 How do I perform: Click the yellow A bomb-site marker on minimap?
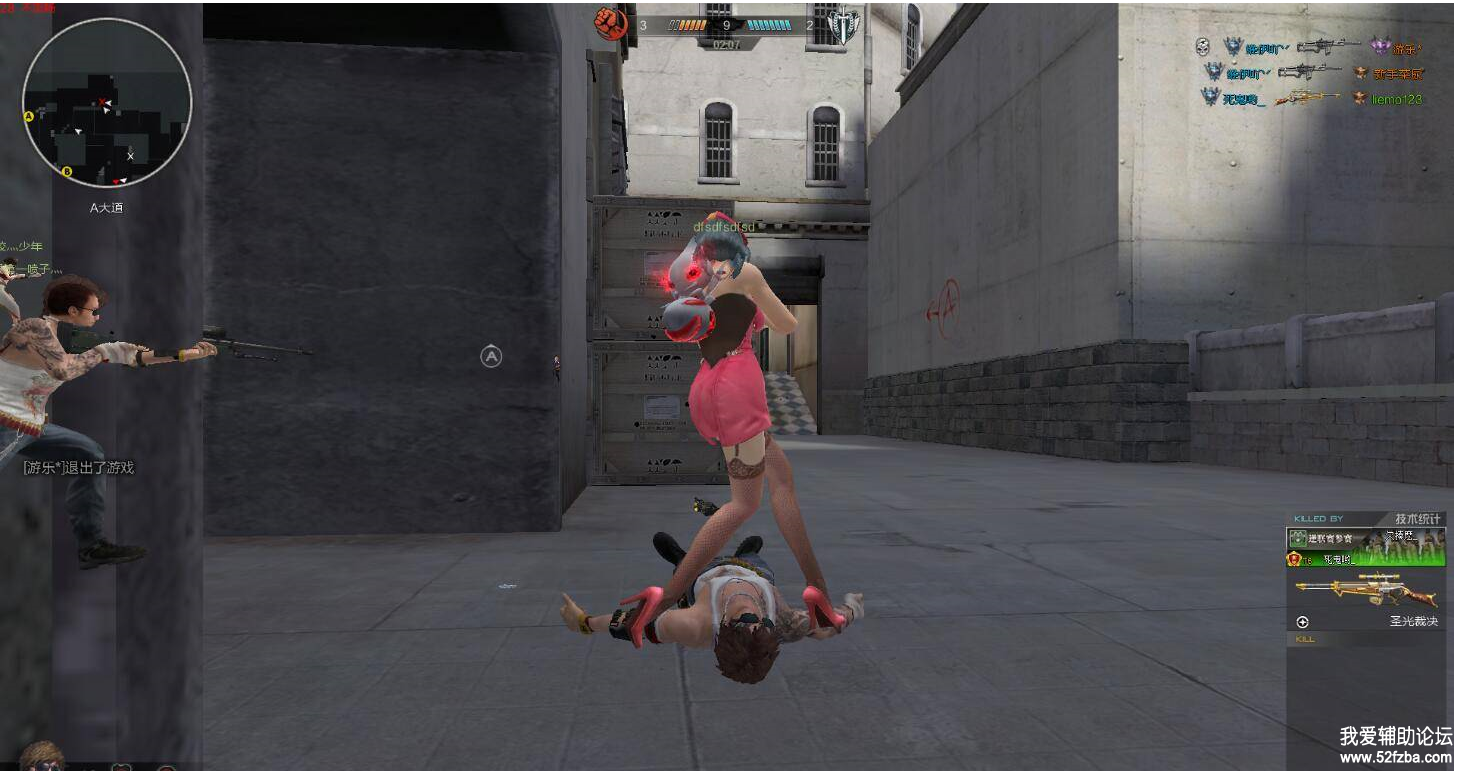pos(29,116)
